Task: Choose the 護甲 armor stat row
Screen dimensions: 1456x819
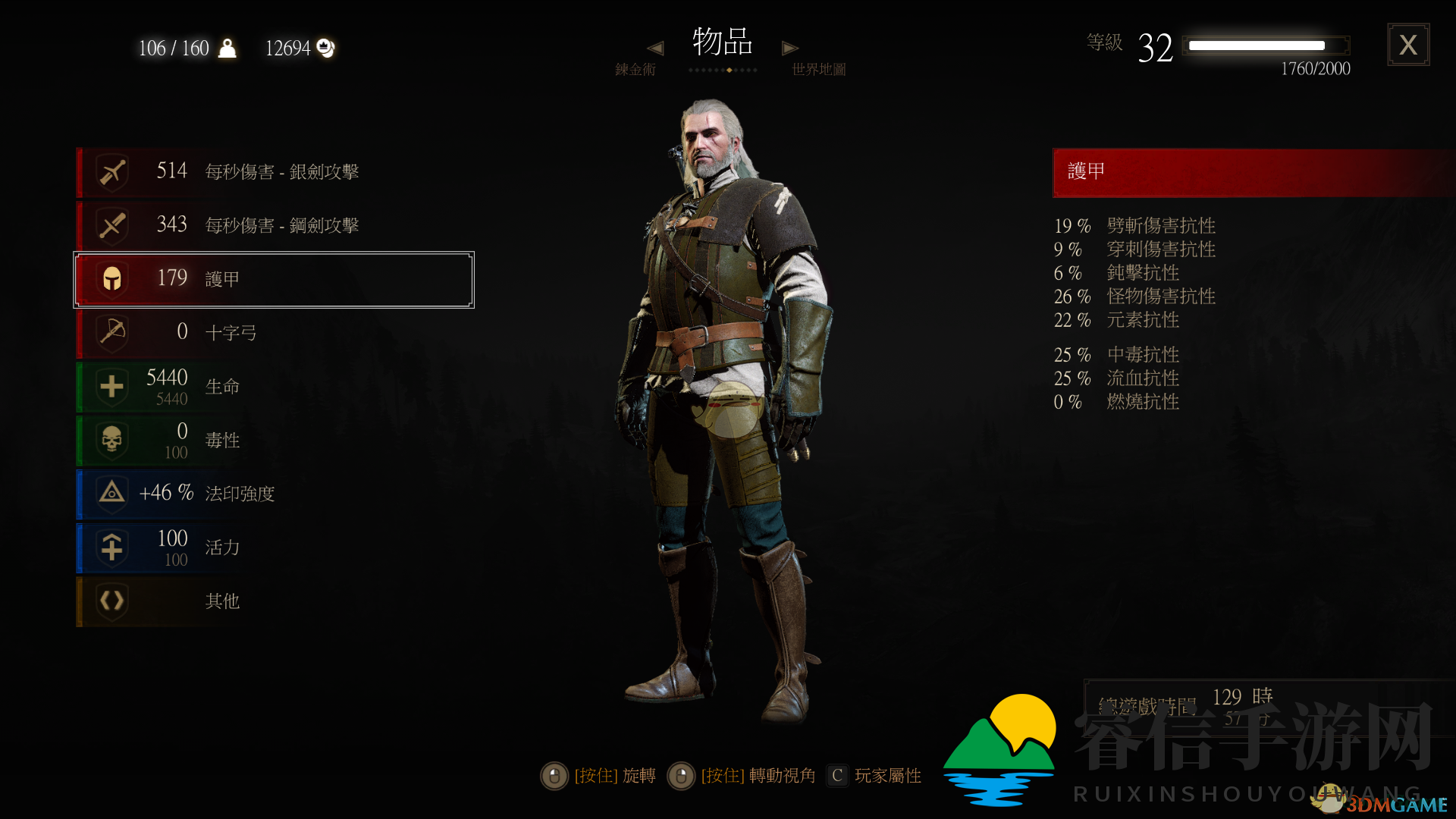Action: [273, 279]
